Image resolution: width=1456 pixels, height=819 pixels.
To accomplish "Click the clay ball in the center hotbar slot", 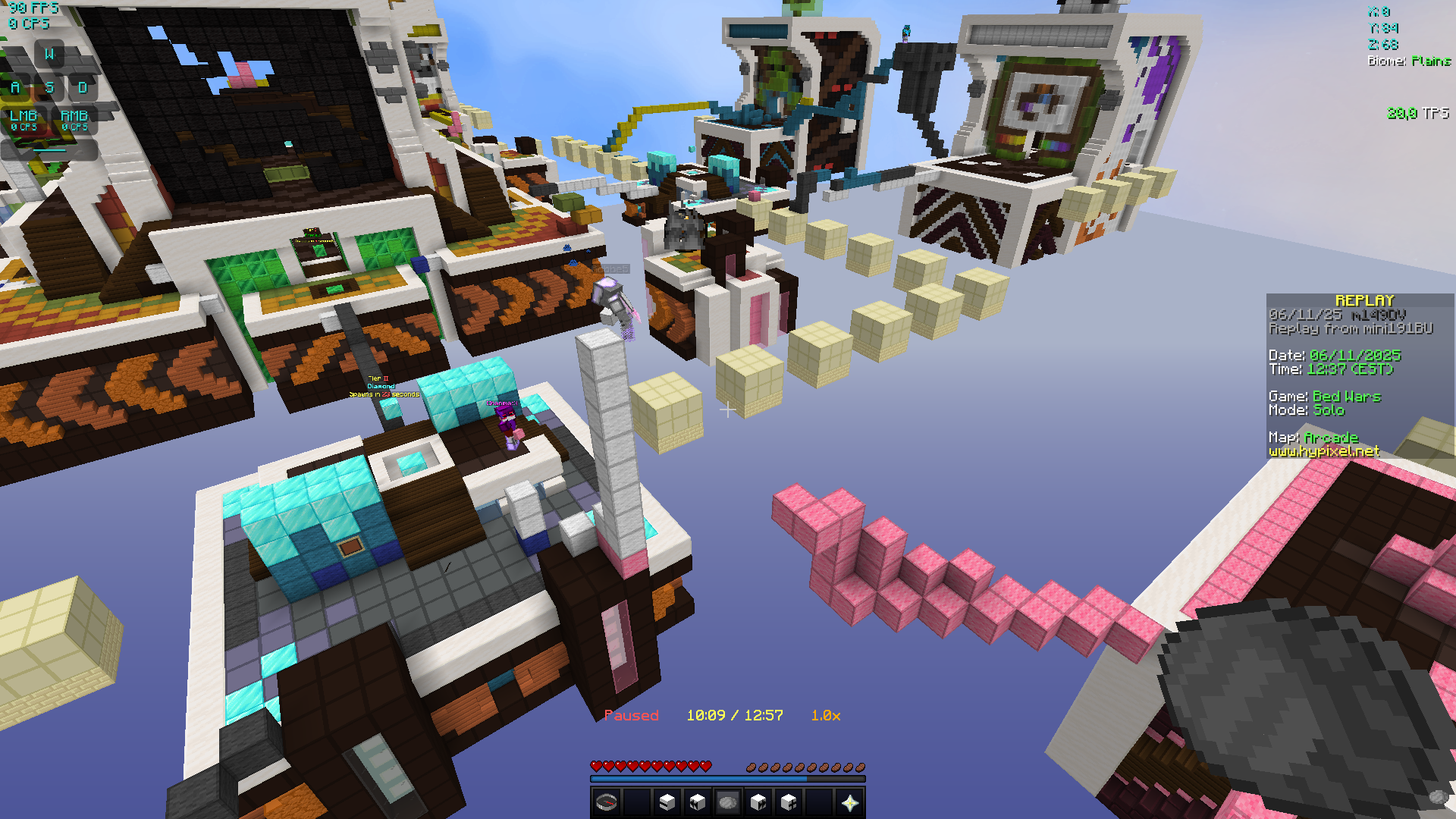I will tap(727, 802).
